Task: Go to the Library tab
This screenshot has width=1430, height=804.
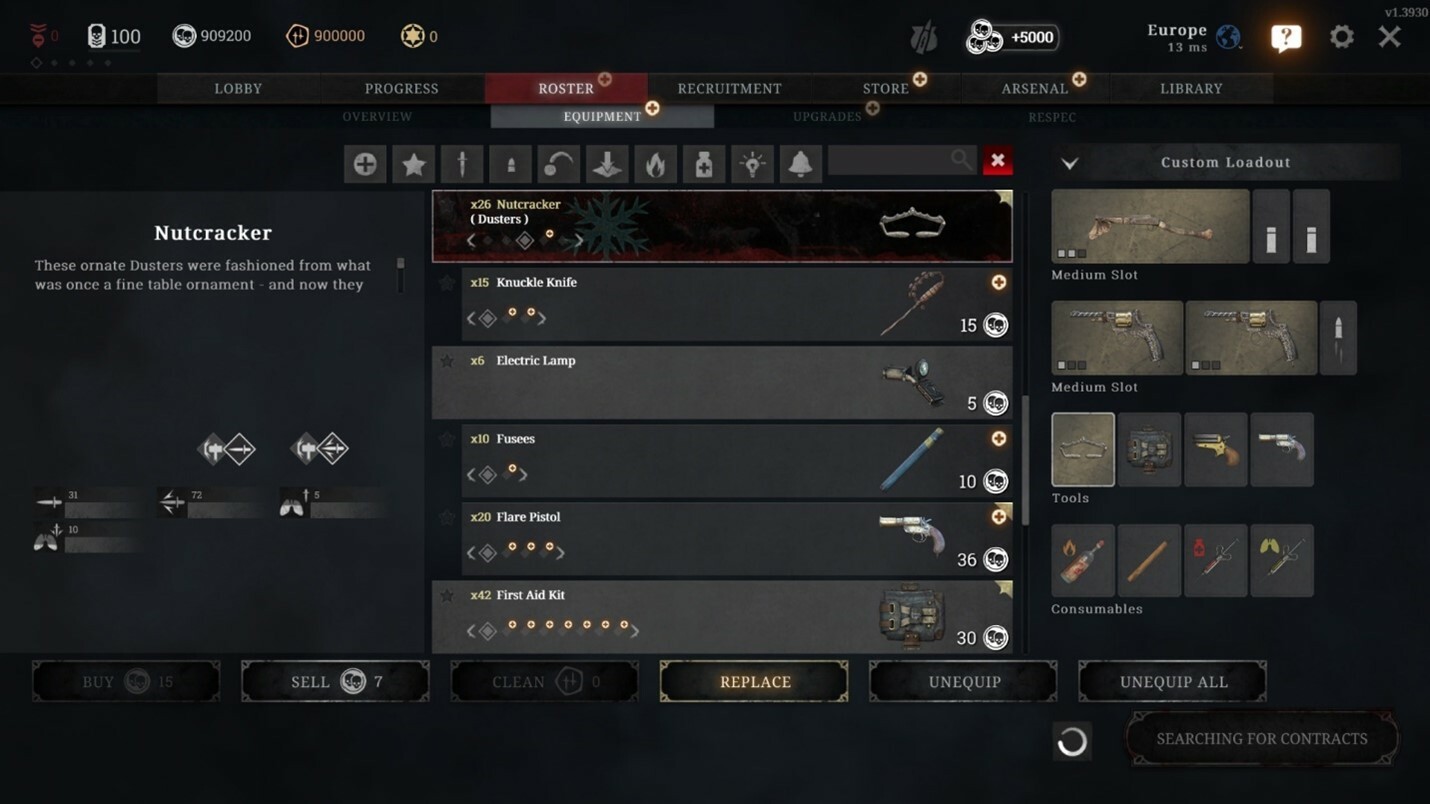Action: point(1191,88)
